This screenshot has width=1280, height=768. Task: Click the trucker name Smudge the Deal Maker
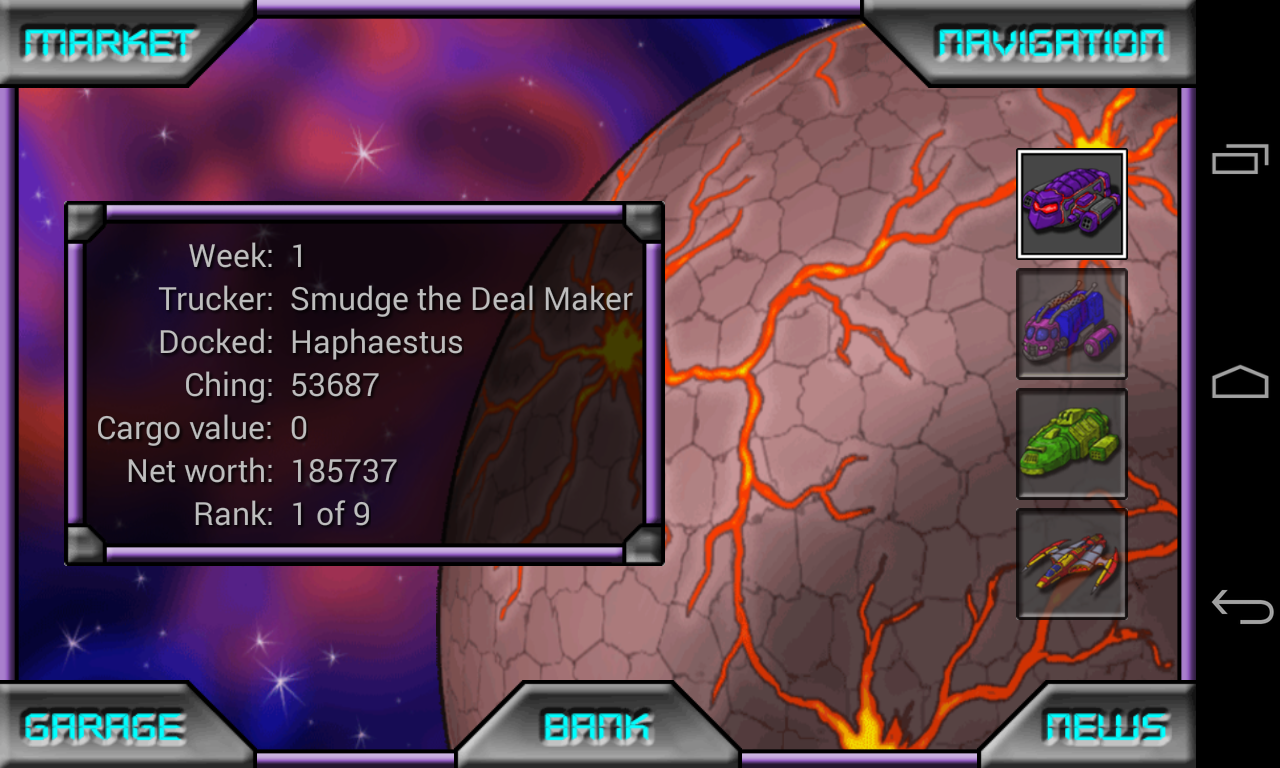[x=460, y=299]
